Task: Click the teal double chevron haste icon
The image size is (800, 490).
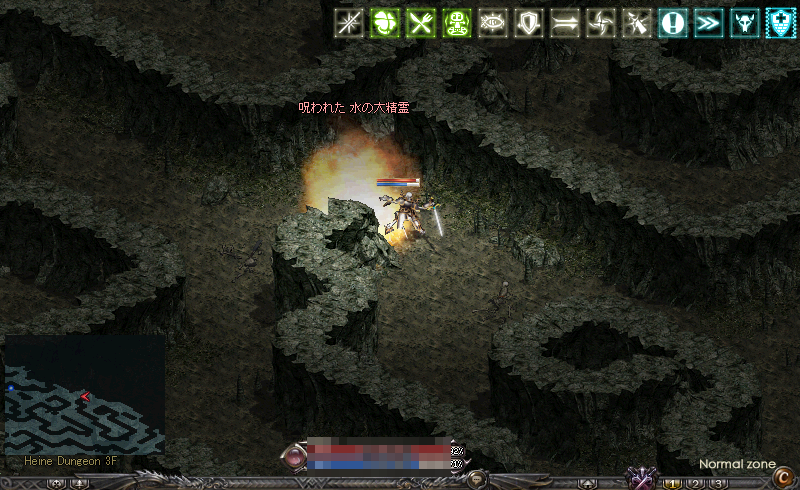Action: coord(709,24)
